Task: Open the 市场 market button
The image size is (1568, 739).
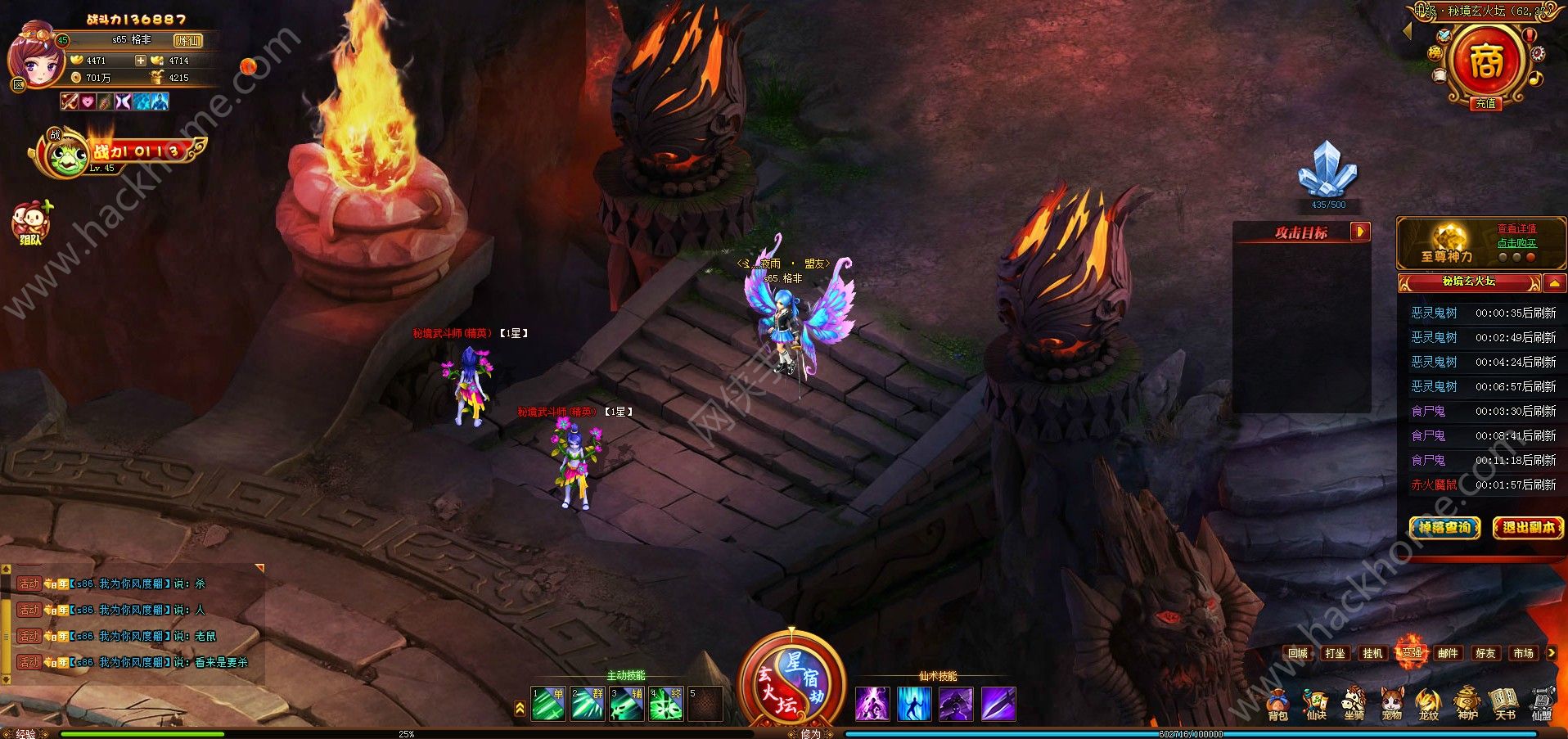Action: (1523, 653)
